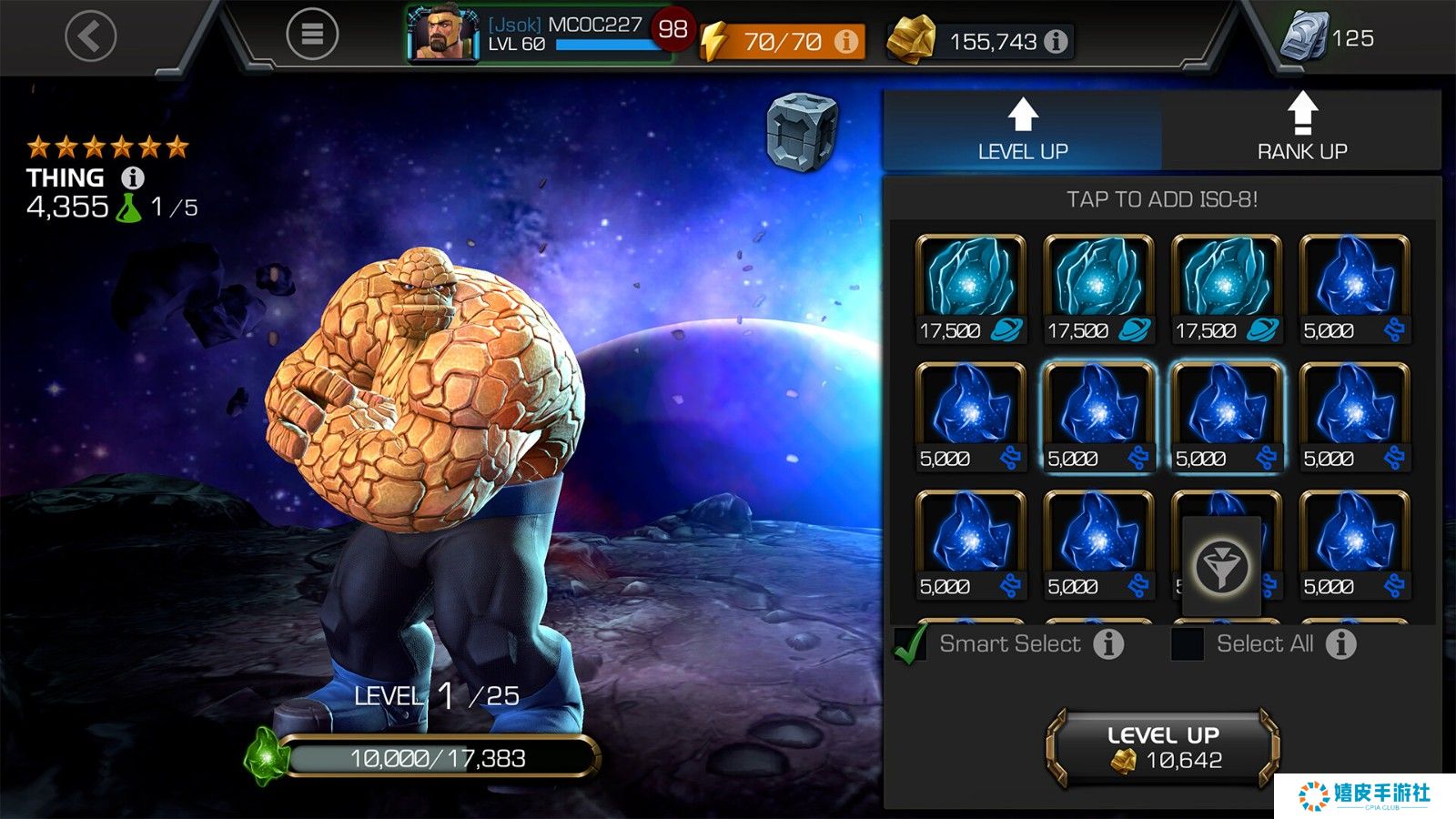Switch to the Rank Up tab
This screenshot has height=819, width=1456.
1301,130
